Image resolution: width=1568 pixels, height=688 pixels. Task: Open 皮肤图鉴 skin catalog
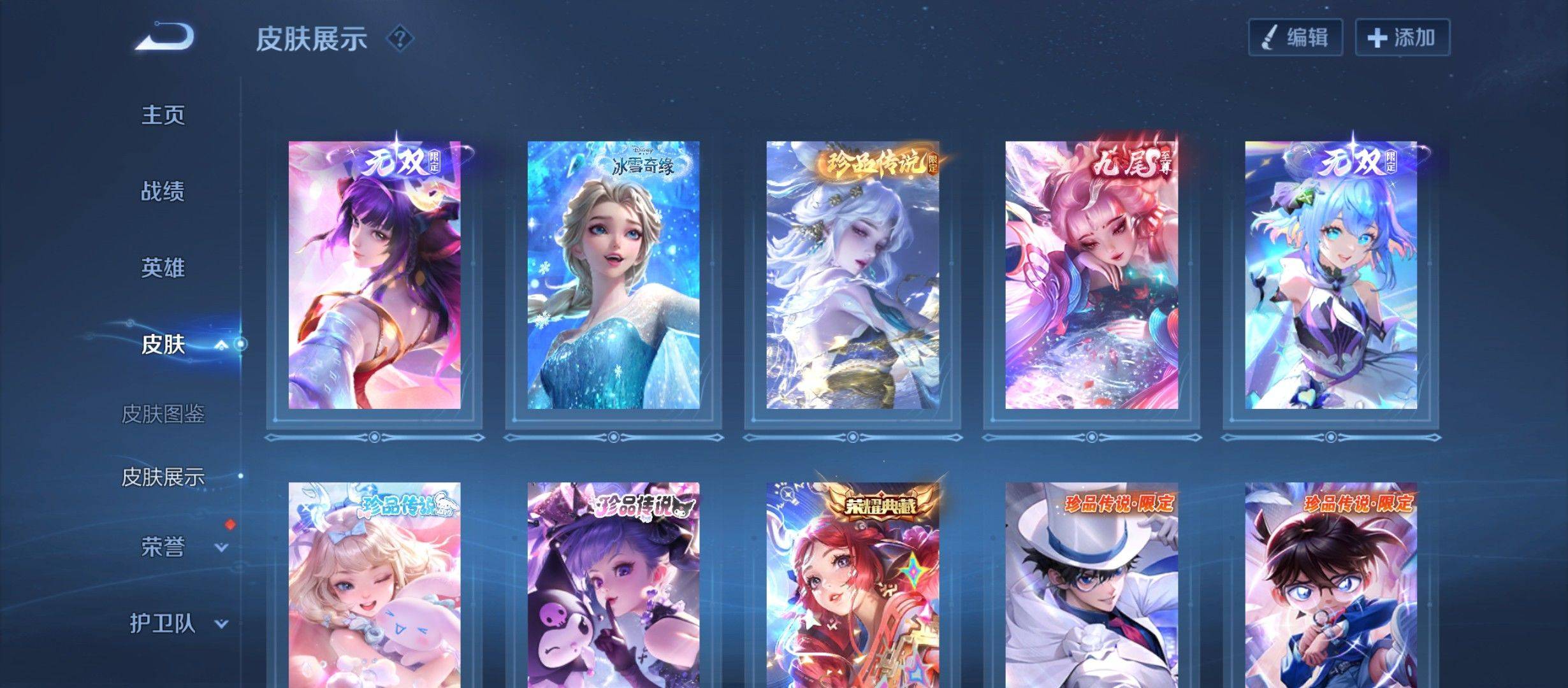pos(163,414)
